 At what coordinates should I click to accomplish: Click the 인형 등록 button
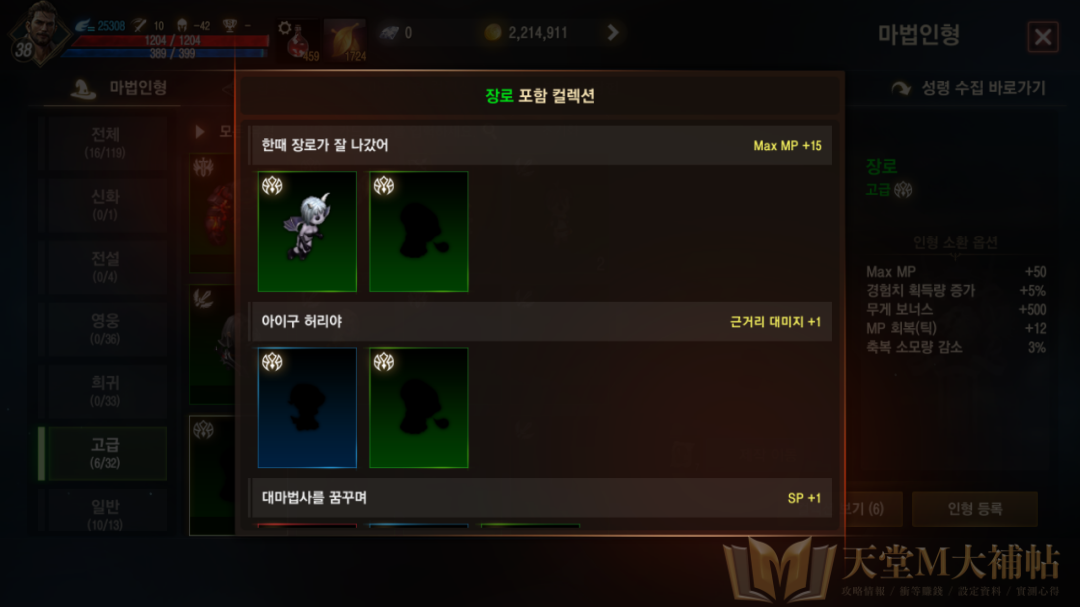(974, 509)
